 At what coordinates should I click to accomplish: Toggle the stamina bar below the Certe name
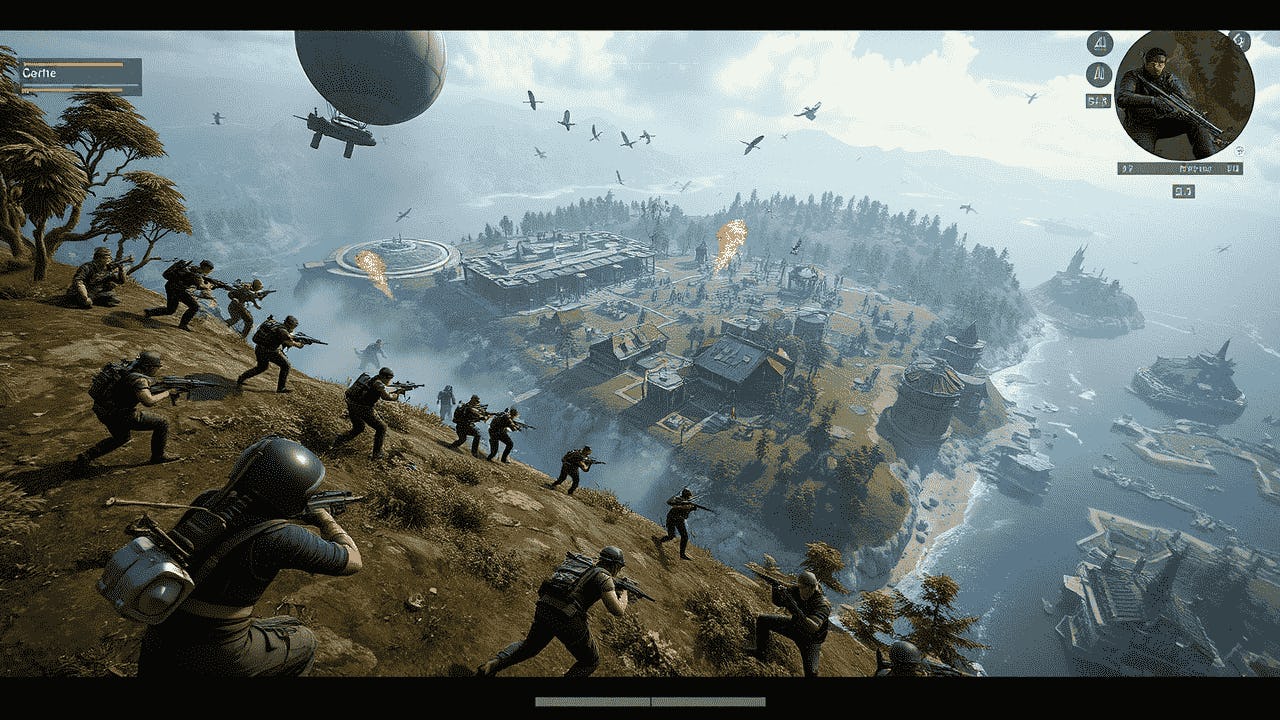coord(72,89)
